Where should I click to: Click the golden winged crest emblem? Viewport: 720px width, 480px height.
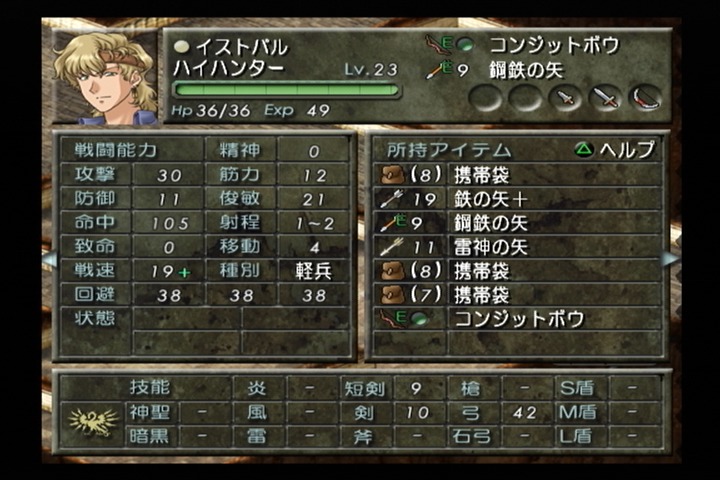coord(91,422)
